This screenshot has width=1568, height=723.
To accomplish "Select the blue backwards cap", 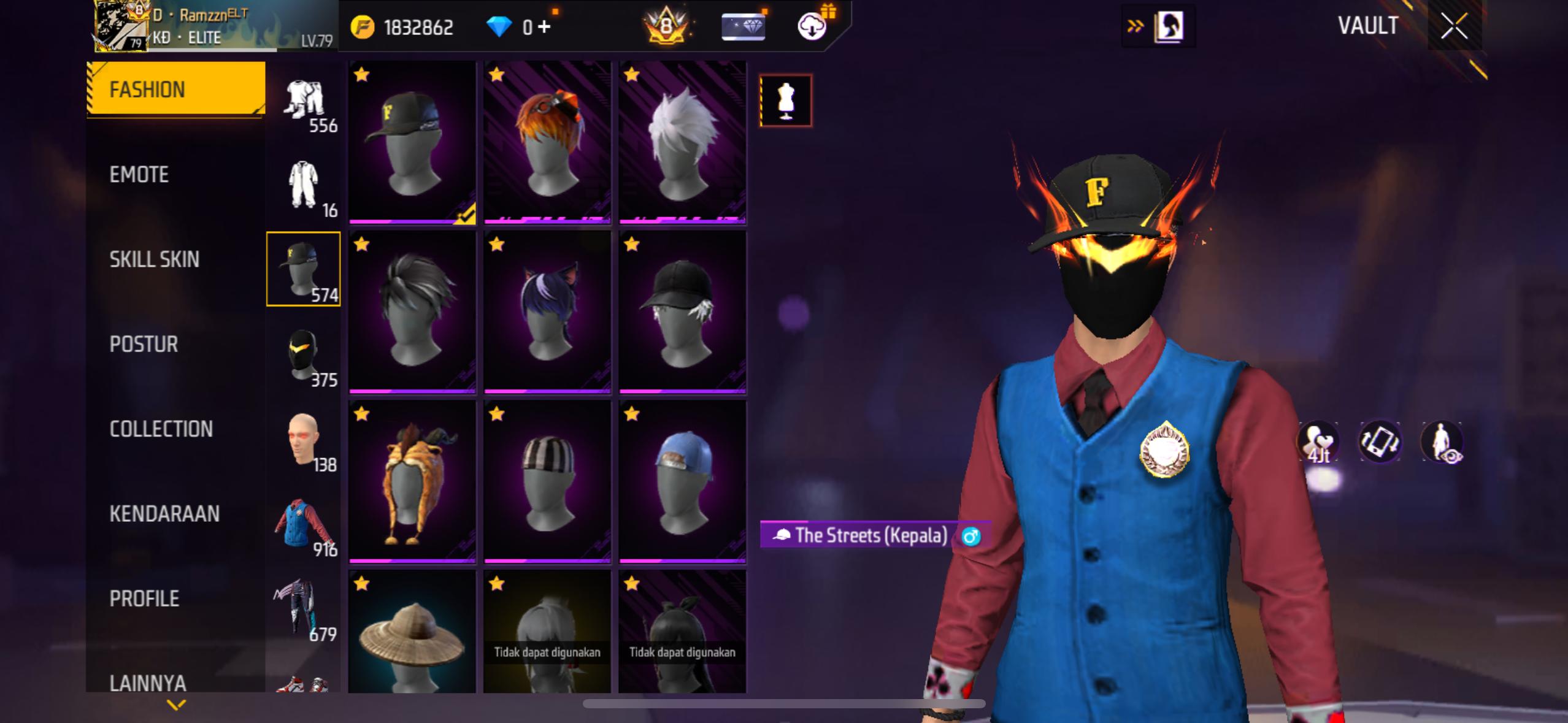I will click(682, 481).
